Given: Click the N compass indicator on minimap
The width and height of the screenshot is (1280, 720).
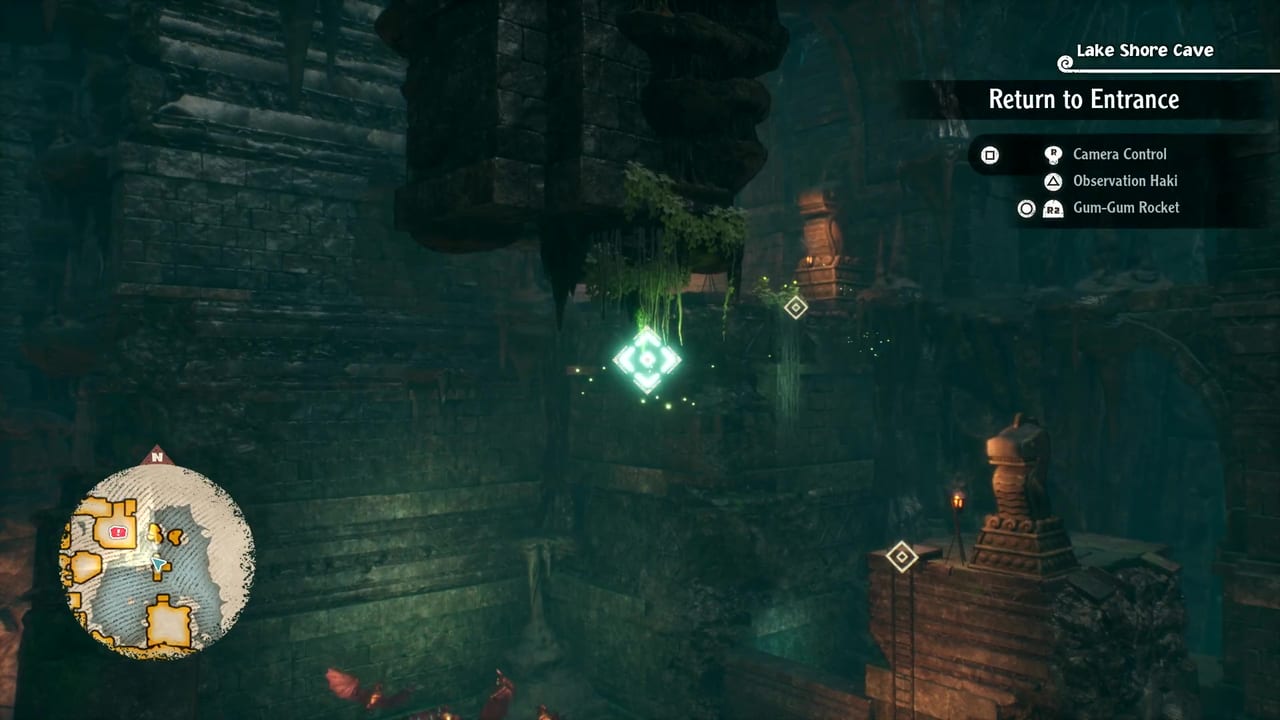Looking at the screenshot, I should coord(156,457).
